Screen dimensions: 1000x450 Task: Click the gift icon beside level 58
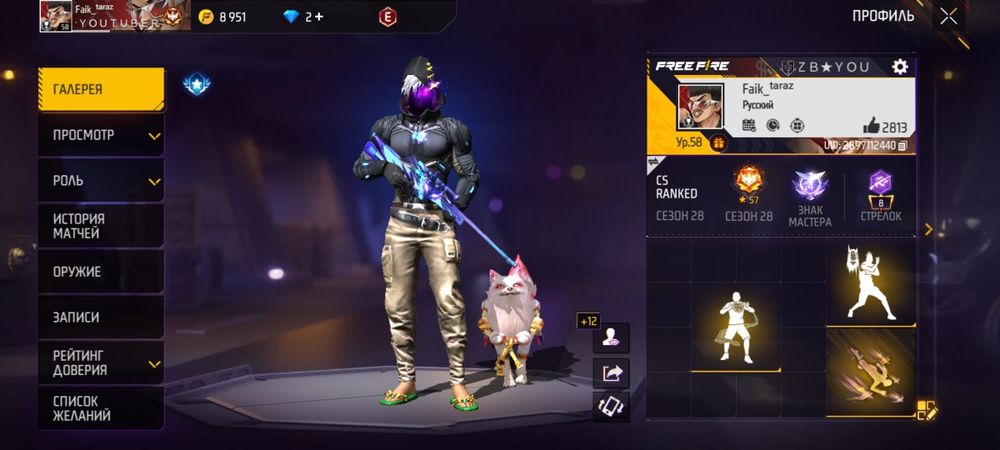click(718, 143)
